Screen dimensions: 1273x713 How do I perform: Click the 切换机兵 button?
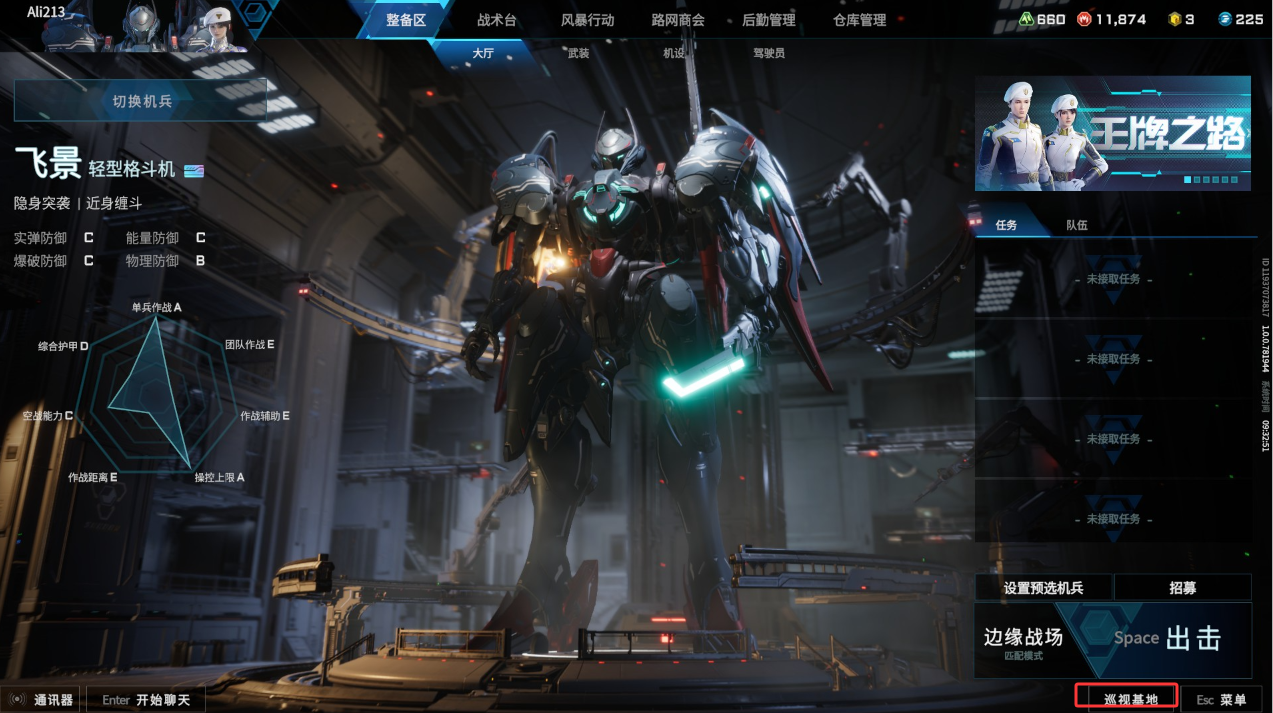click(x=141, y=101)
